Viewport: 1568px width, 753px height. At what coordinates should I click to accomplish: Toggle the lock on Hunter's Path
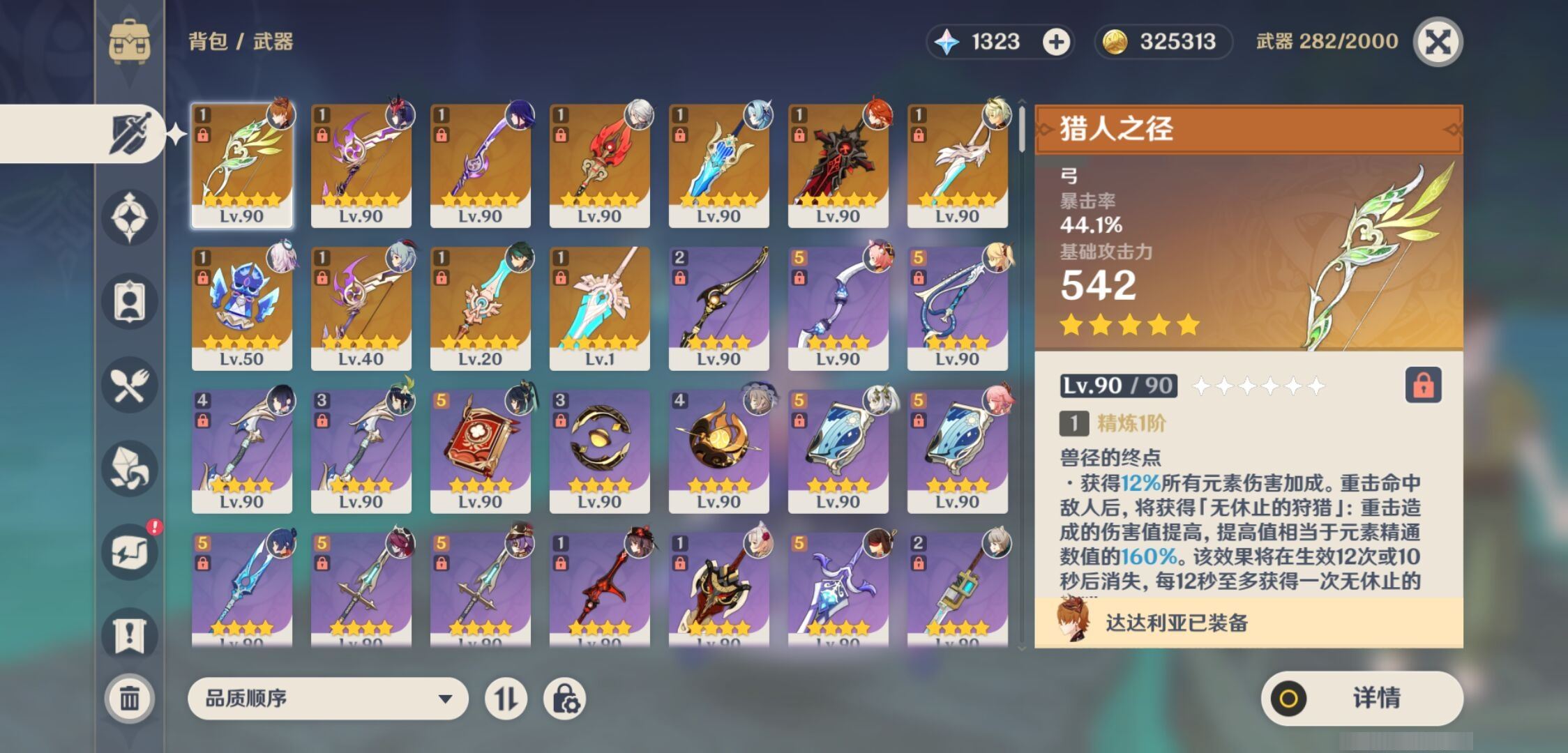coord(1423,385)
